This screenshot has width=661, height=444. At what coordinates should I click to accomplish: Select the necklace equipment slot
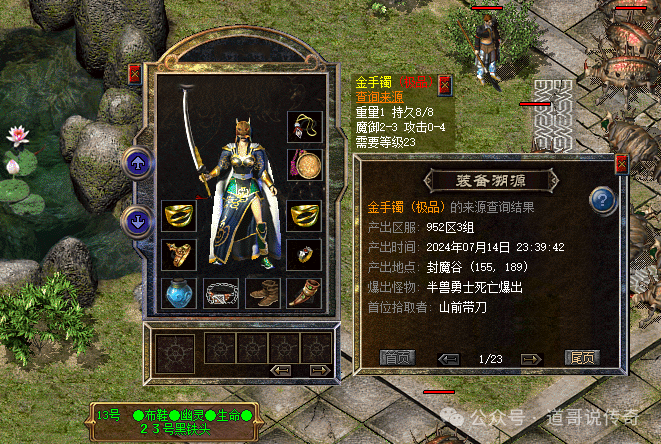tap(304, 127)
